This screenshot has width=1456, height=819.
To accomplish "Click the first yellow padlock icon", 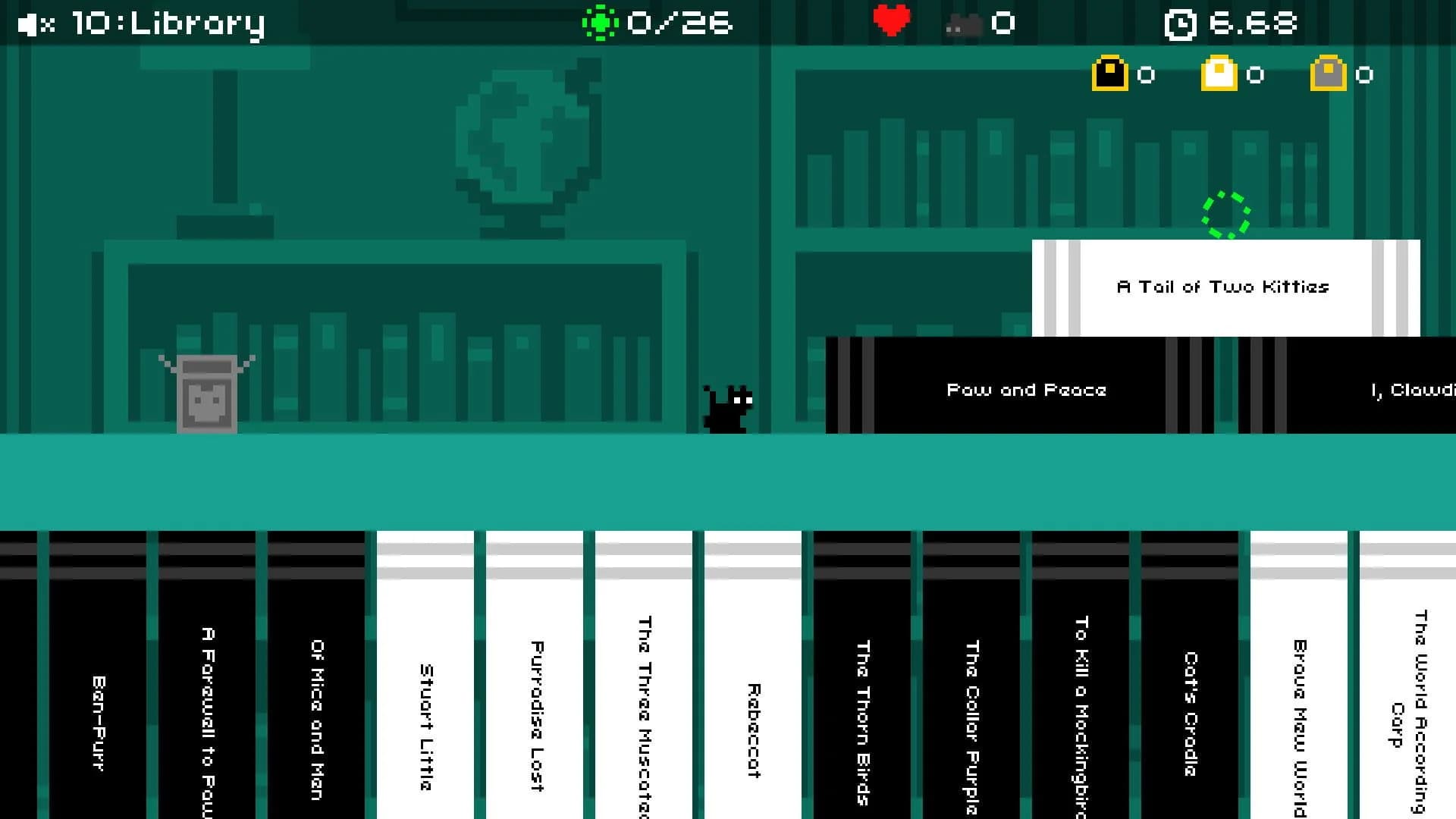I will tap(1109, 74).
